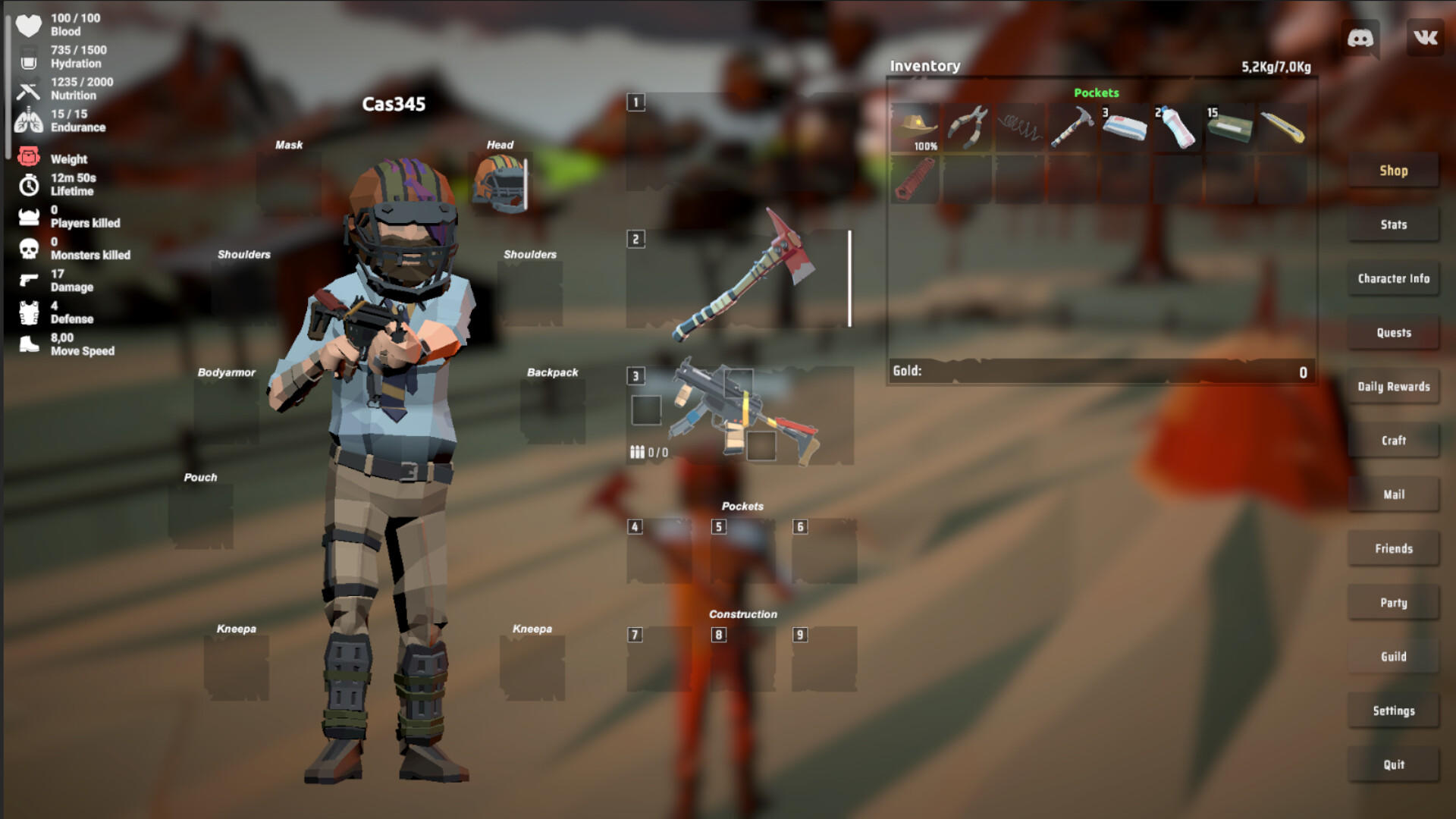The image size is (1456, 819).
Task: Open the Shop panel
Action: (x=1393, y=171)
